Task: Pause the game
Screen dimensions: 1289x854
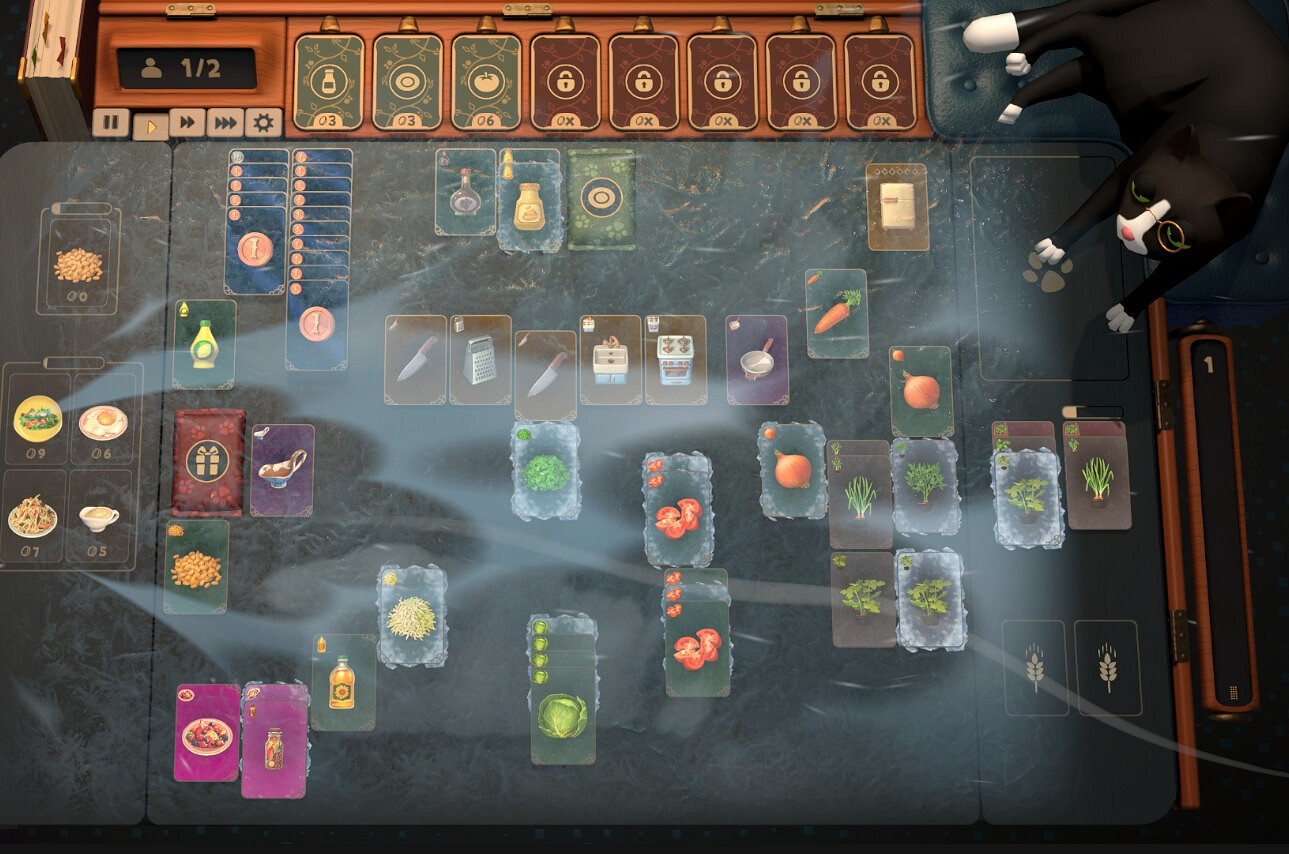Action: (112, 123)
